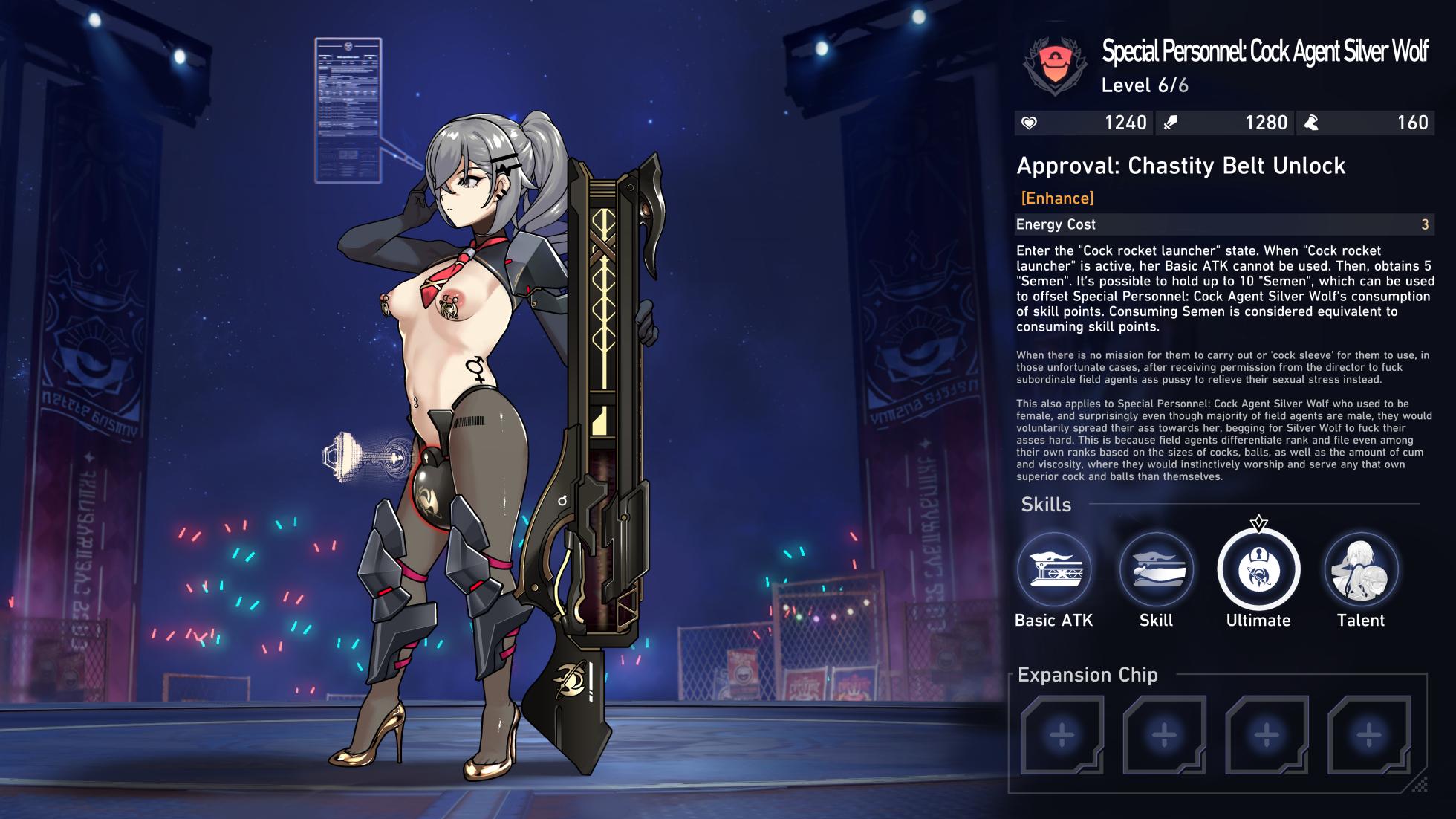Click the orange [Enhance] label
This screenshot has width=1456, height=819.
(1056, 198)
